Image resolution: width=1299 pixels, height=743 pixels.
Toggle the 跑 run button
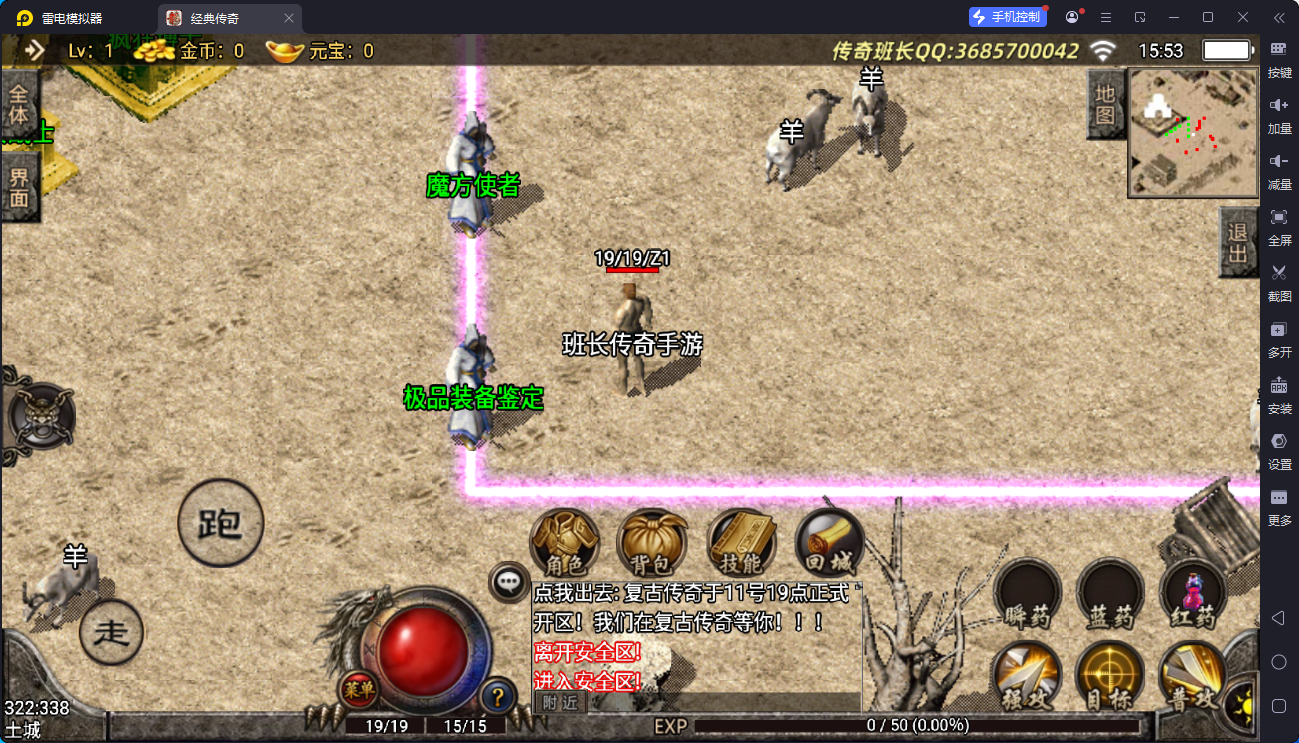[x=220, y=523]
